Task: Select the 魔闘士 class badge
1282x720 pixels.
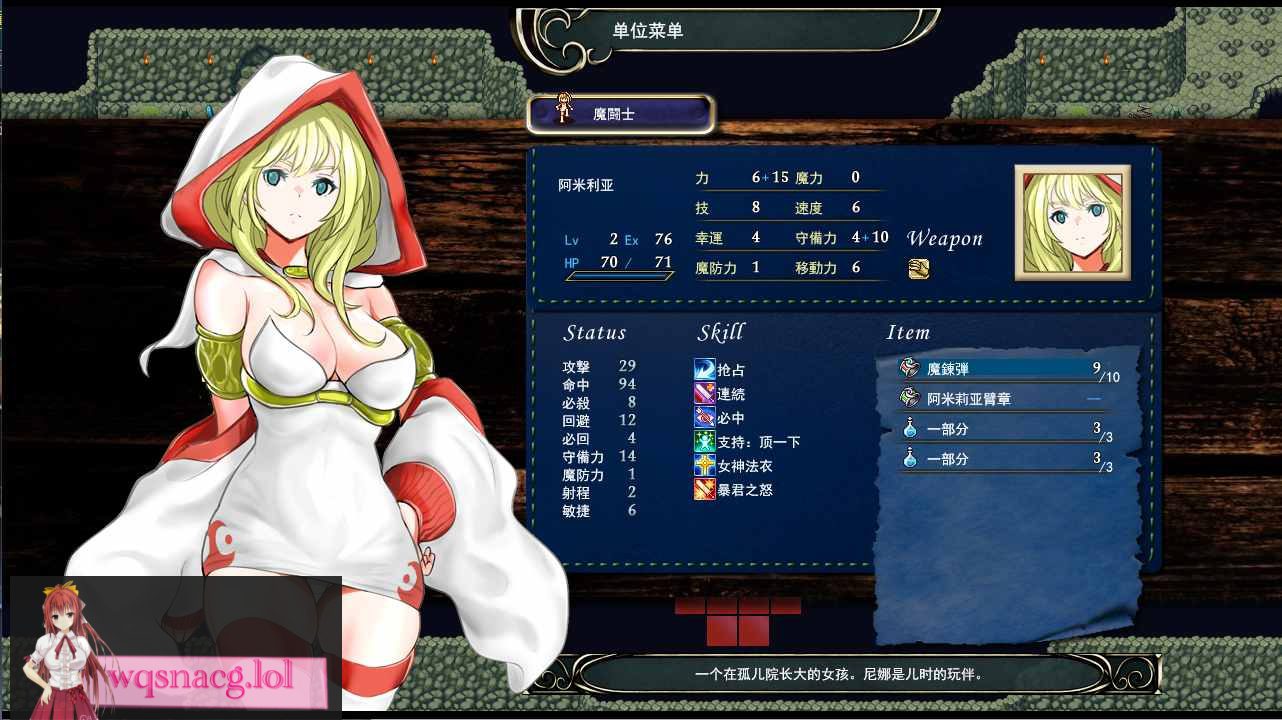Action: [x=617, y=113]
